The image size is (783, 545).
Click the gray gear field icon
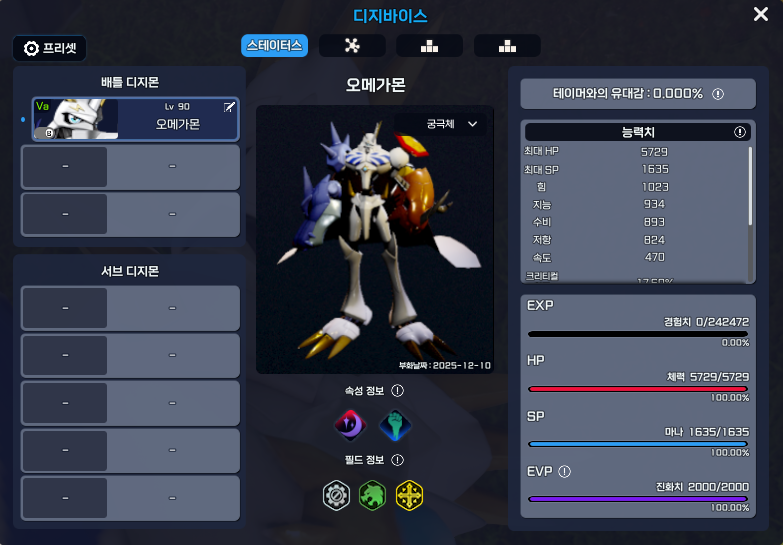coord(337,494)
